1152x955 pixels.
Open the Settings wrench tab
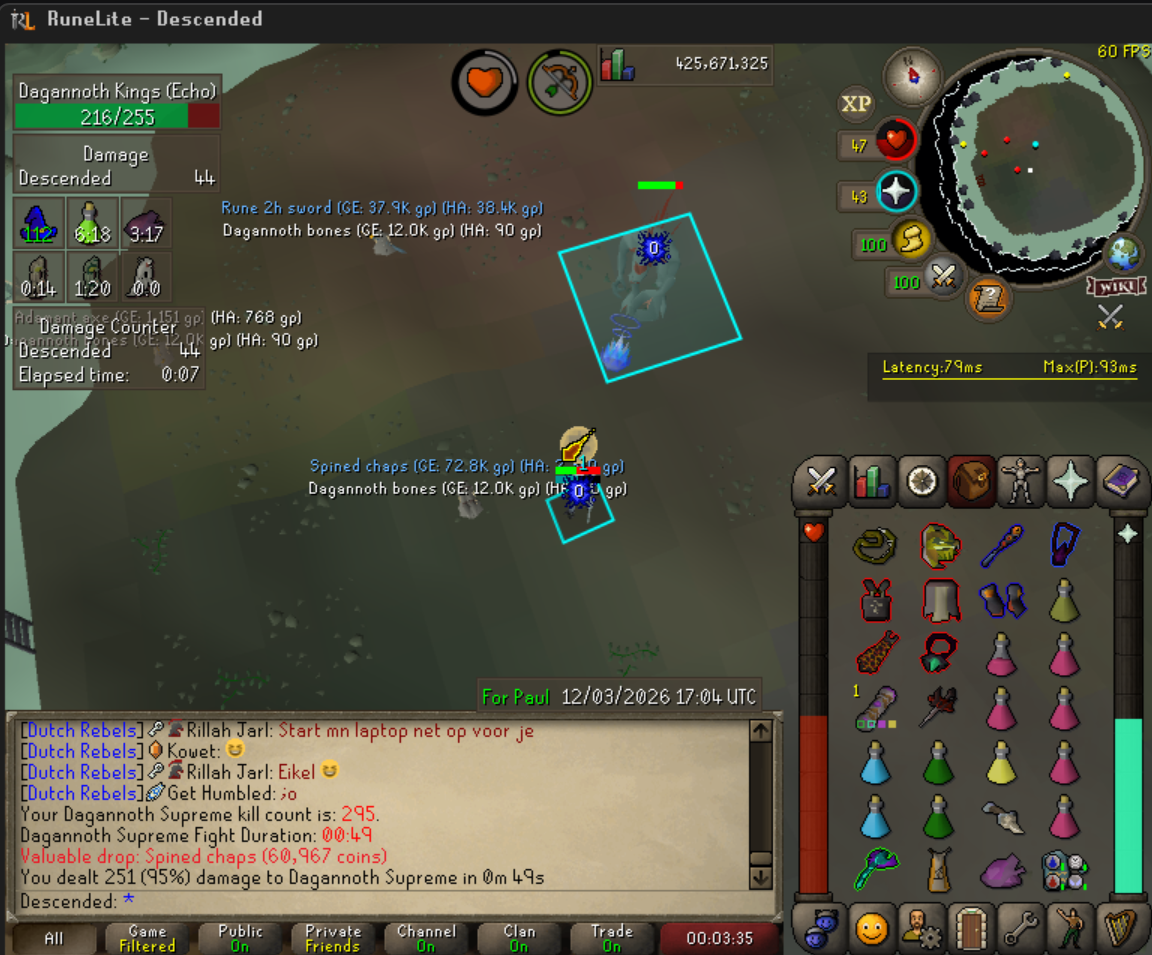pyautogui.click(x=1020, y=929)
